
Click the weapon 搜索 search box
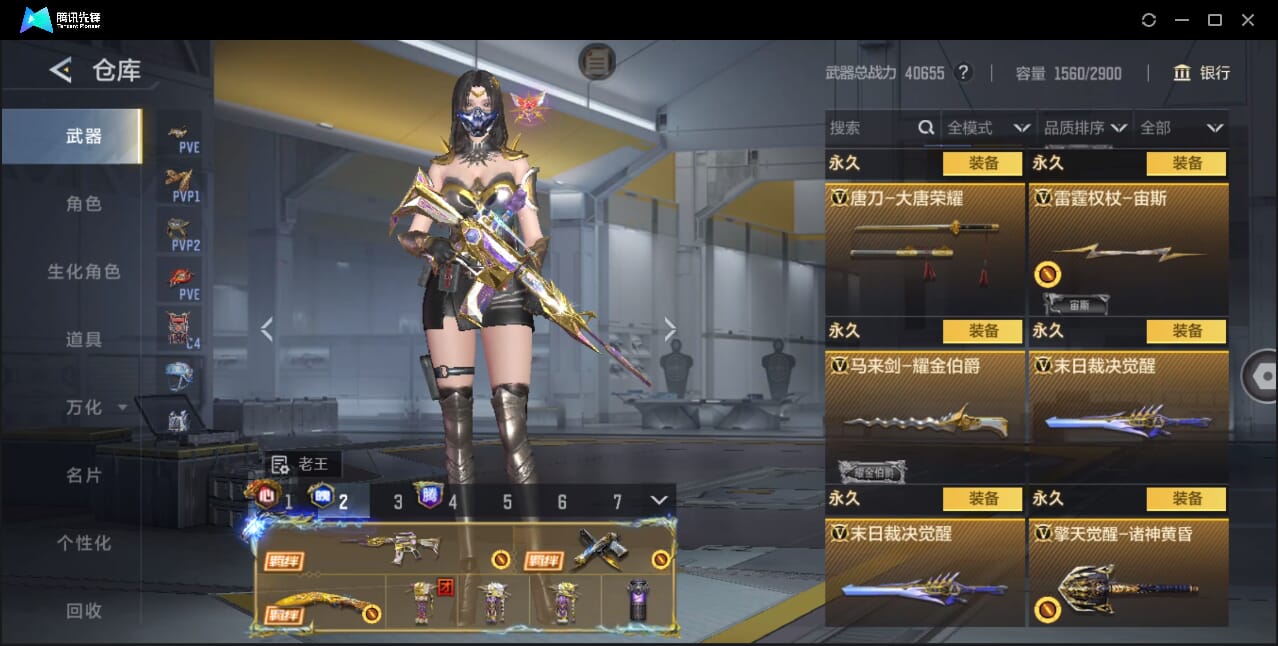(870, 128)
